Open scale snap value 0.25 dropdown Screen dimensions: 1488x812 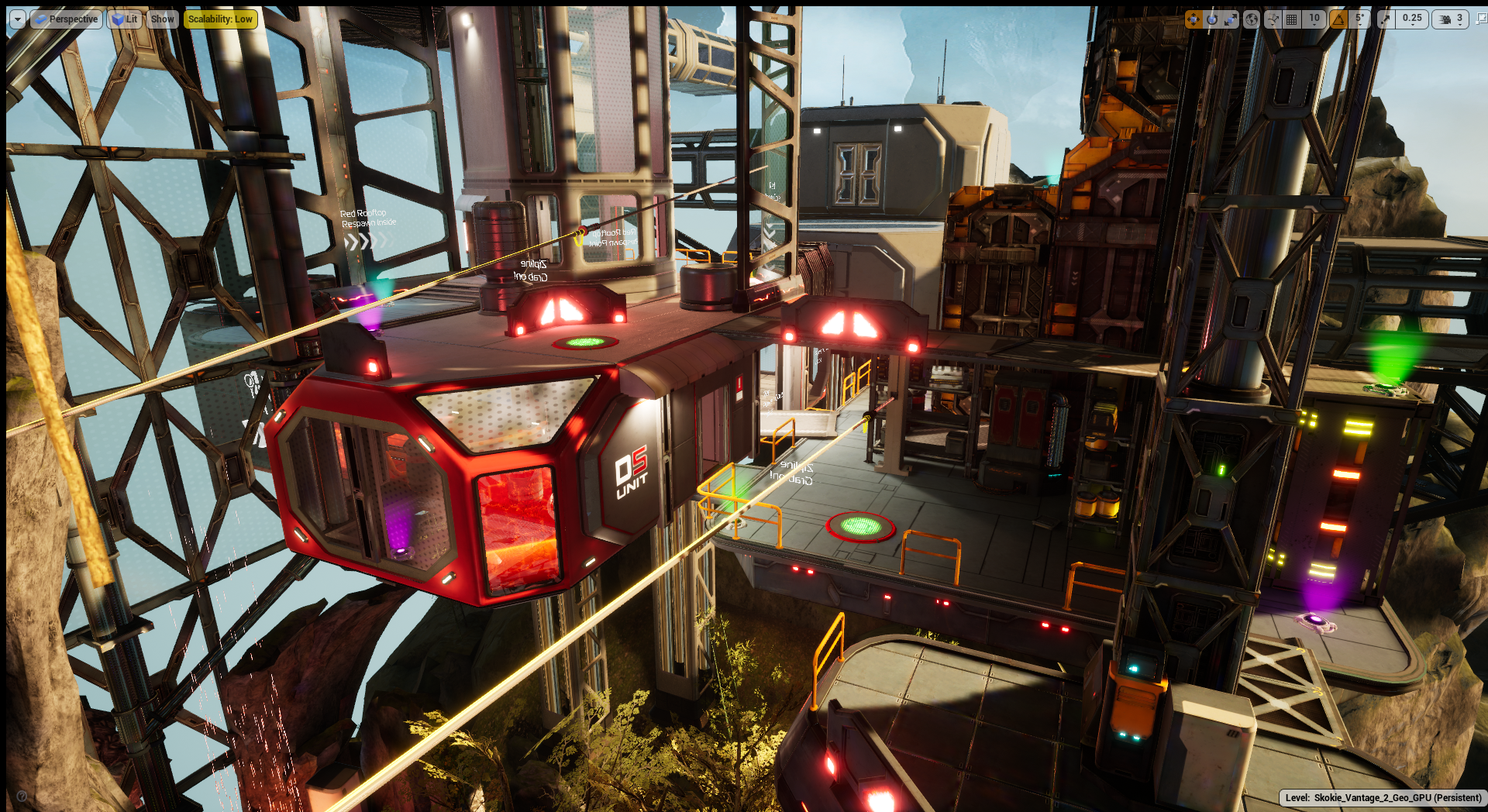[1412, 19]
